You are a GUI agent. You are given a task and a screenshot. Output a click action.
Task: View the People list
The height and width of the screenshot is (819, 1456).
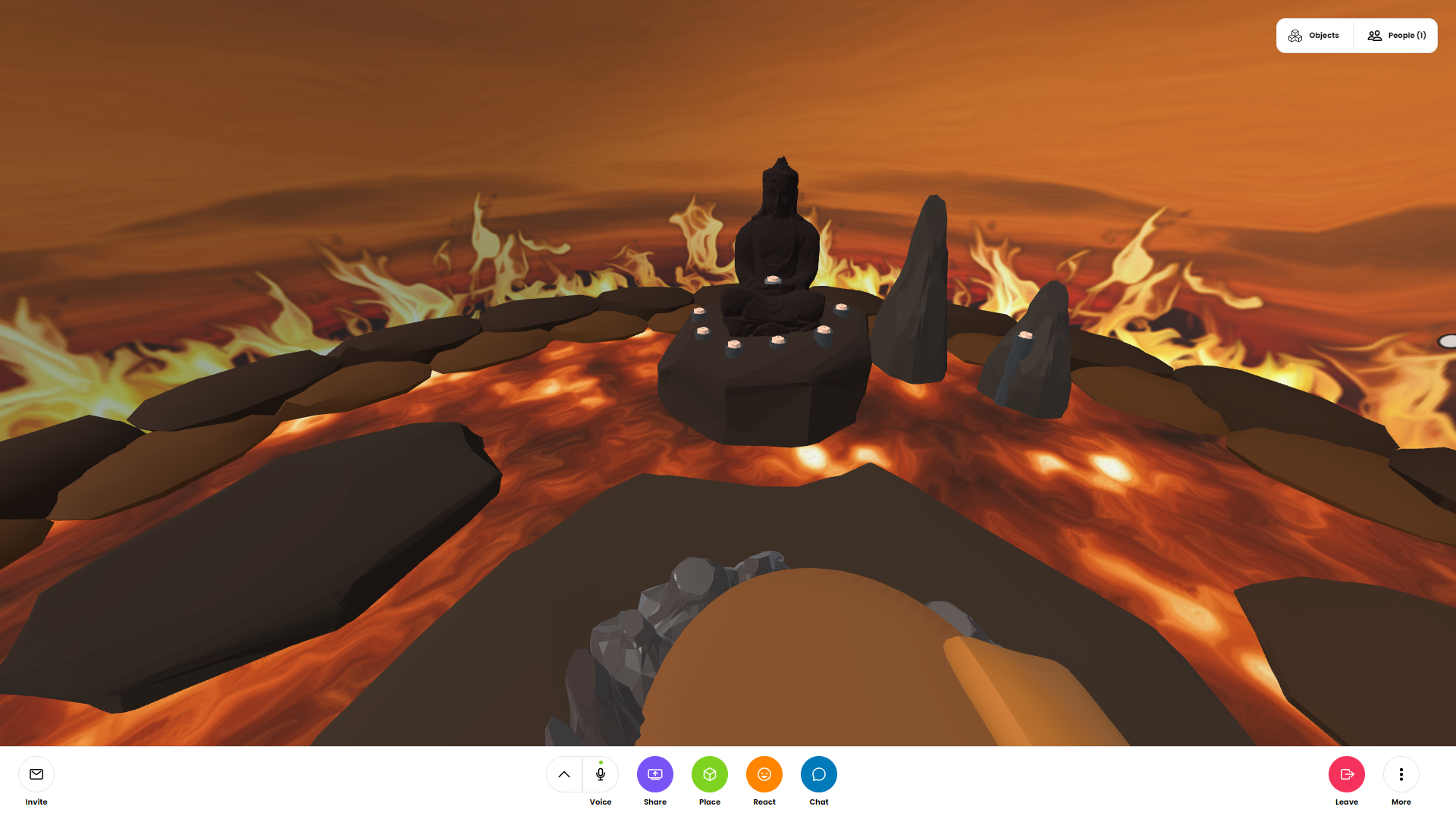pos(1396,36)
